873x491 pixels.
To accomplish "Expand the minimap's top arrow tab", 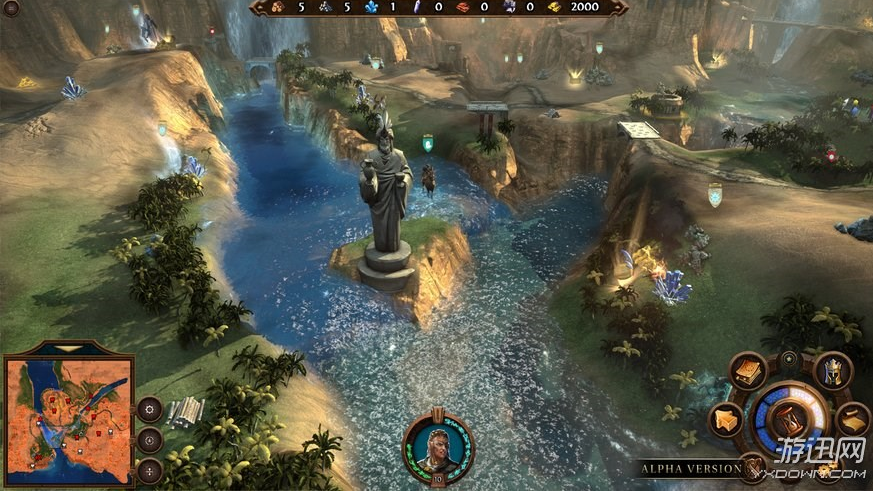I will coord(68,348).
